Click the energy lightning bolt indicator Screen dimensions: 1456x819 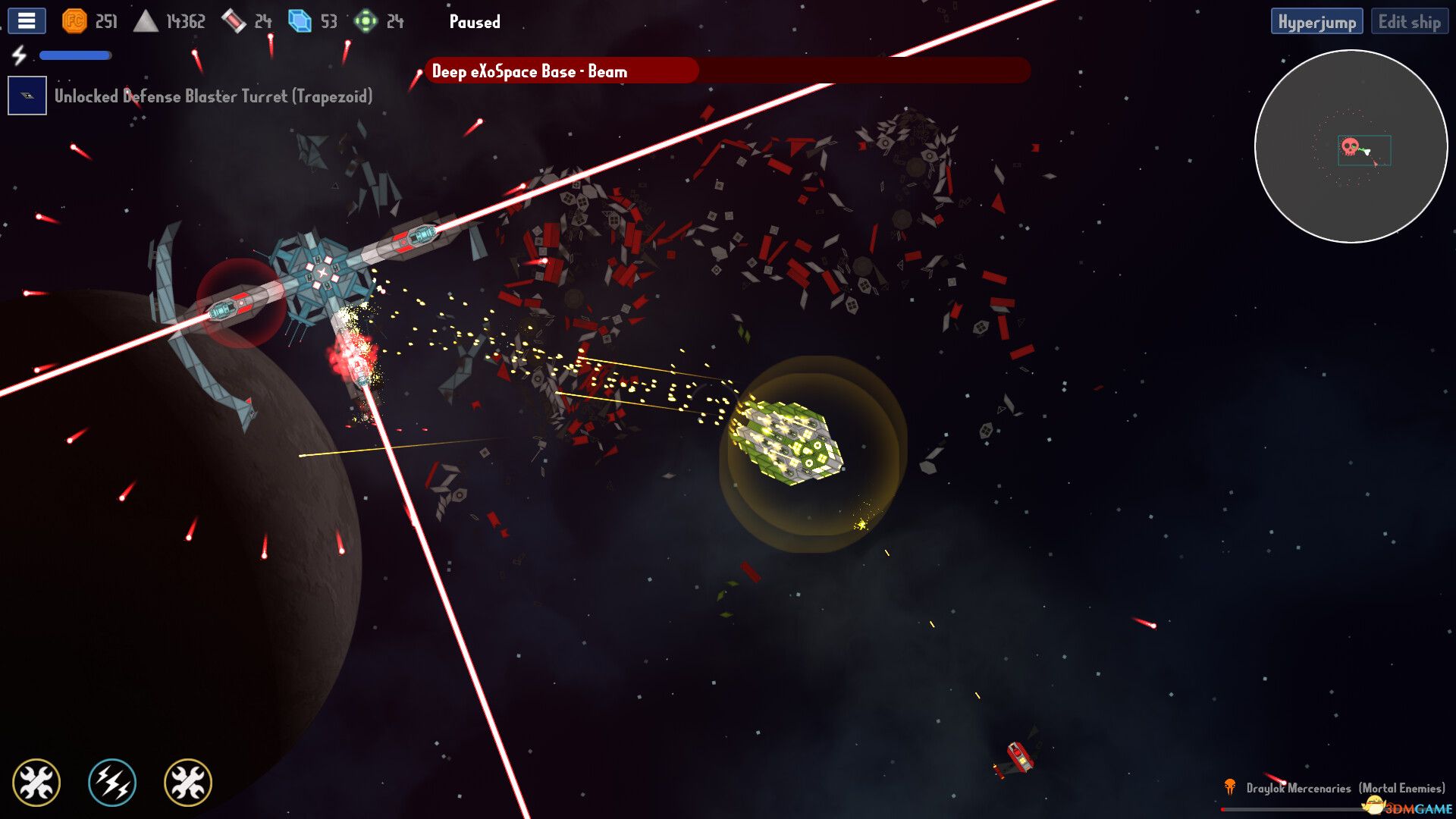20,55
